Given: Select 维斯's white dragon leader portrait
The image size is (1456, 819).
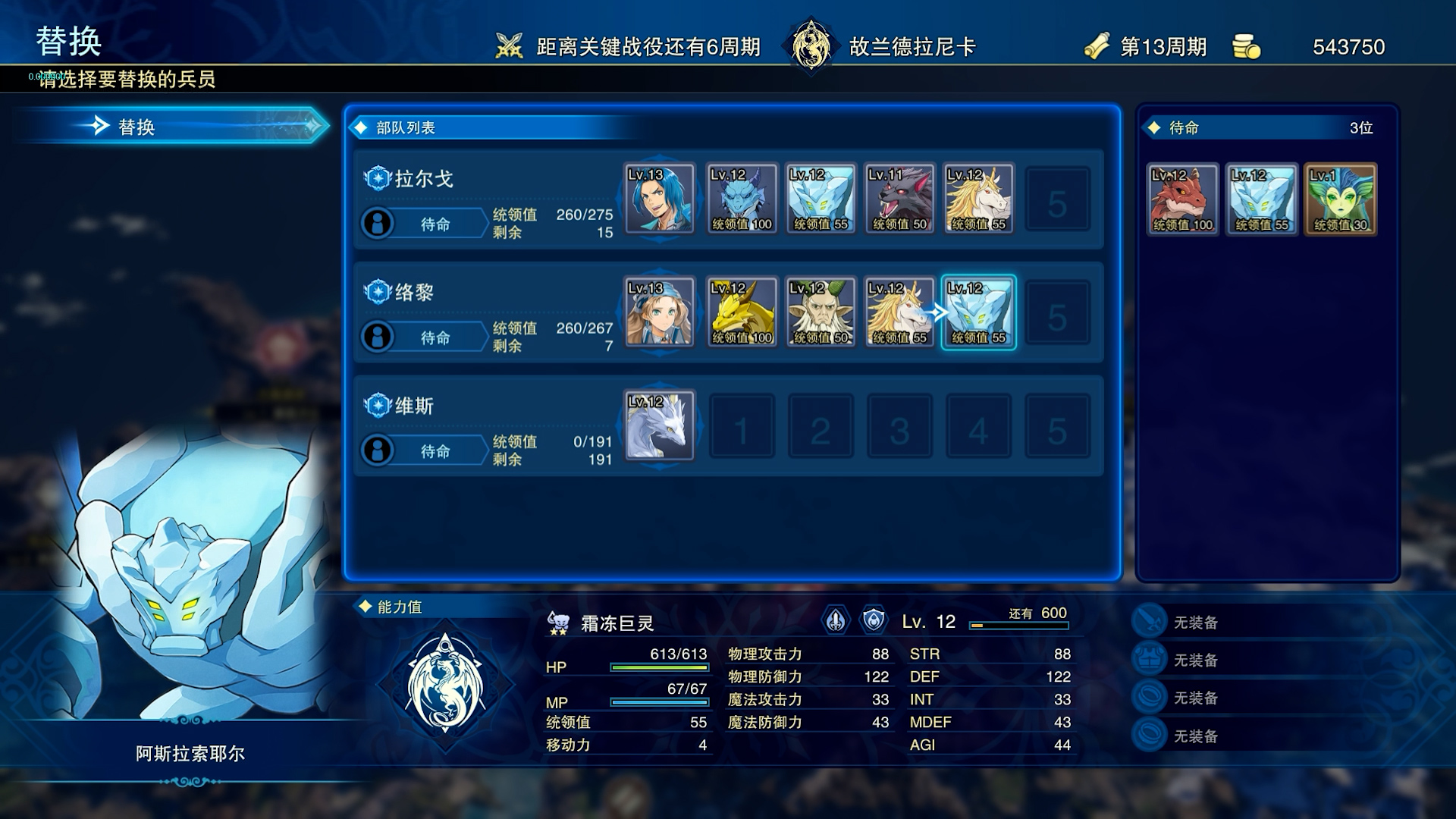Looking at the screenshot, I should [659, 425].
